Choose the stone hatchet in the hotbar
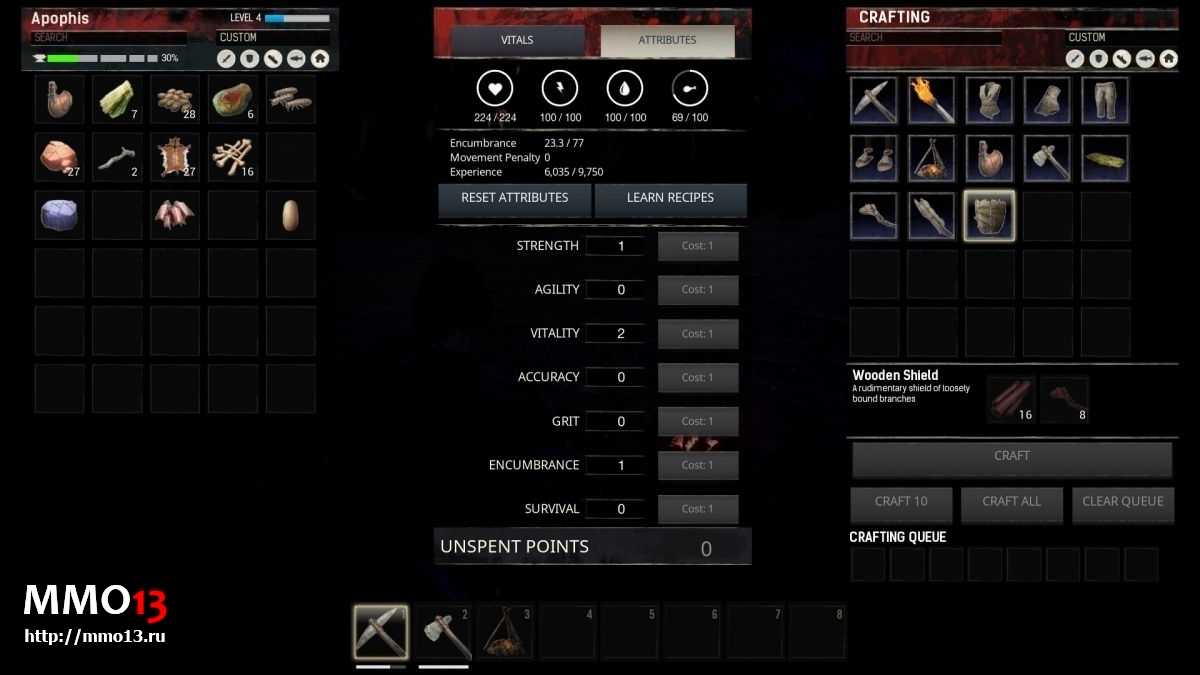The image size is (1200, 675). point(442,631)
